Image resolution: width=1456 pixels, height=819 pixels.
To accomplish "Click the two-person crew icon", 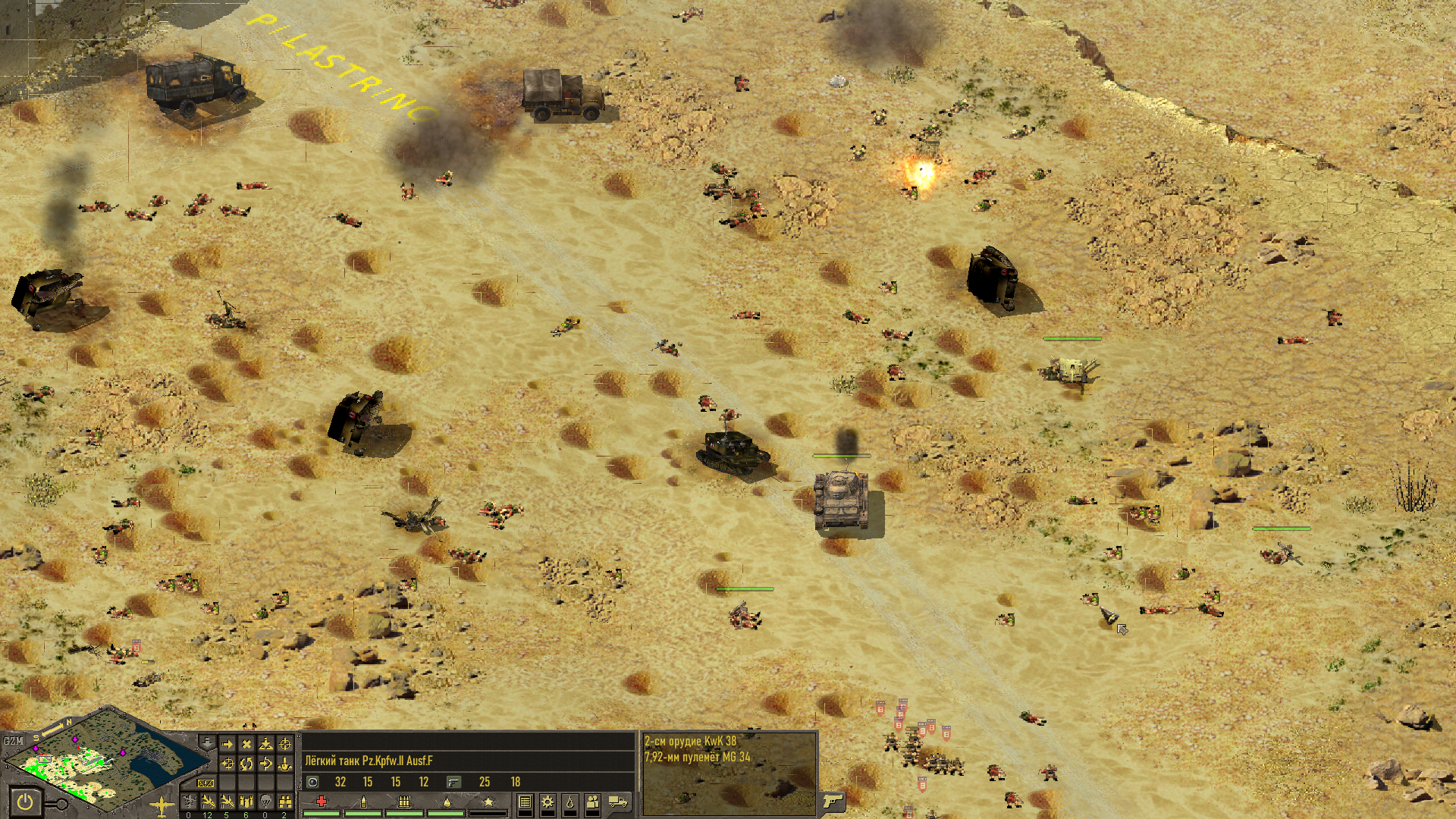I will click(x=593, y=802).
